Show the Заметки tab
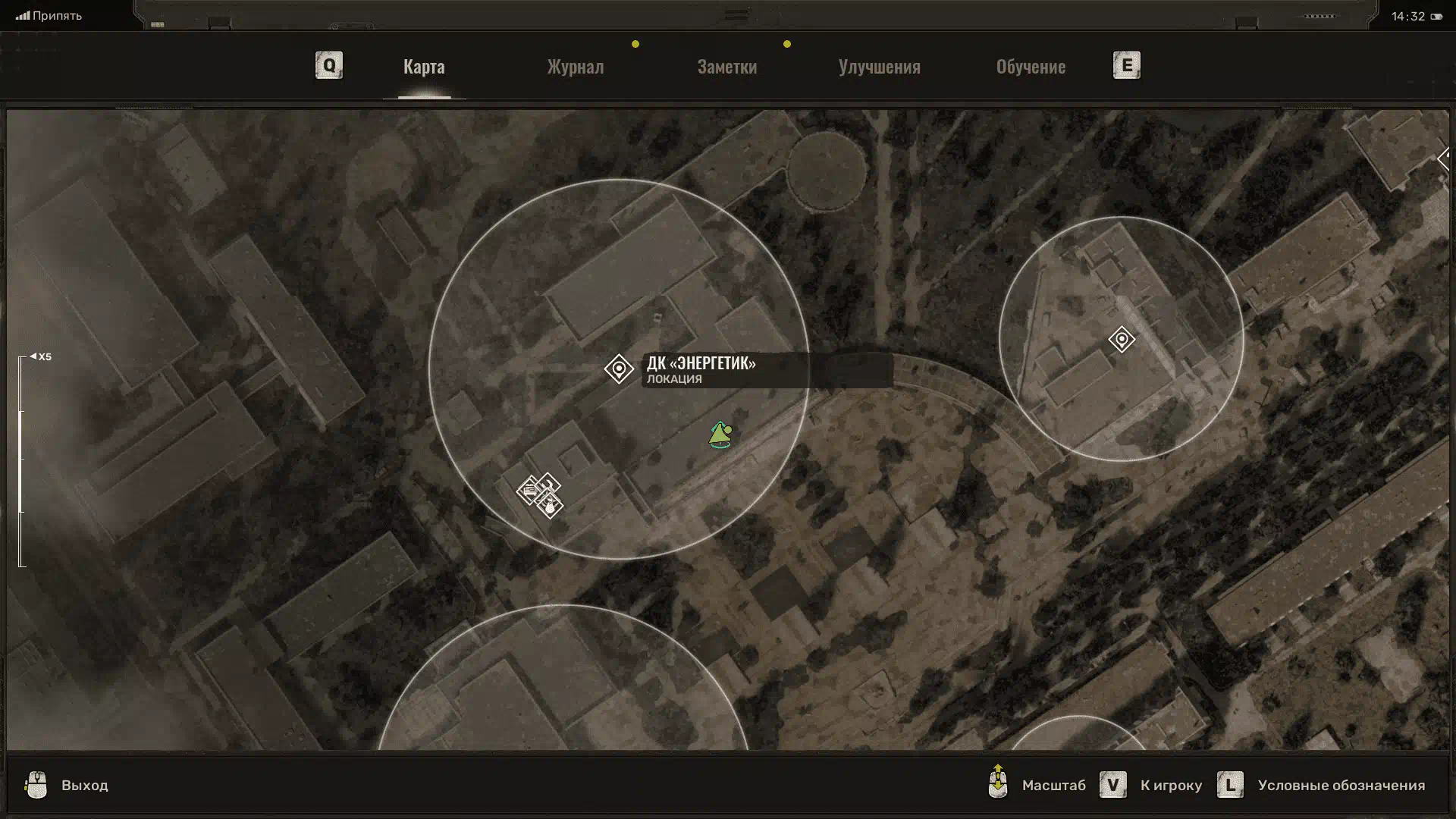This screenshot has width=1456, height=819. point(726,67)
